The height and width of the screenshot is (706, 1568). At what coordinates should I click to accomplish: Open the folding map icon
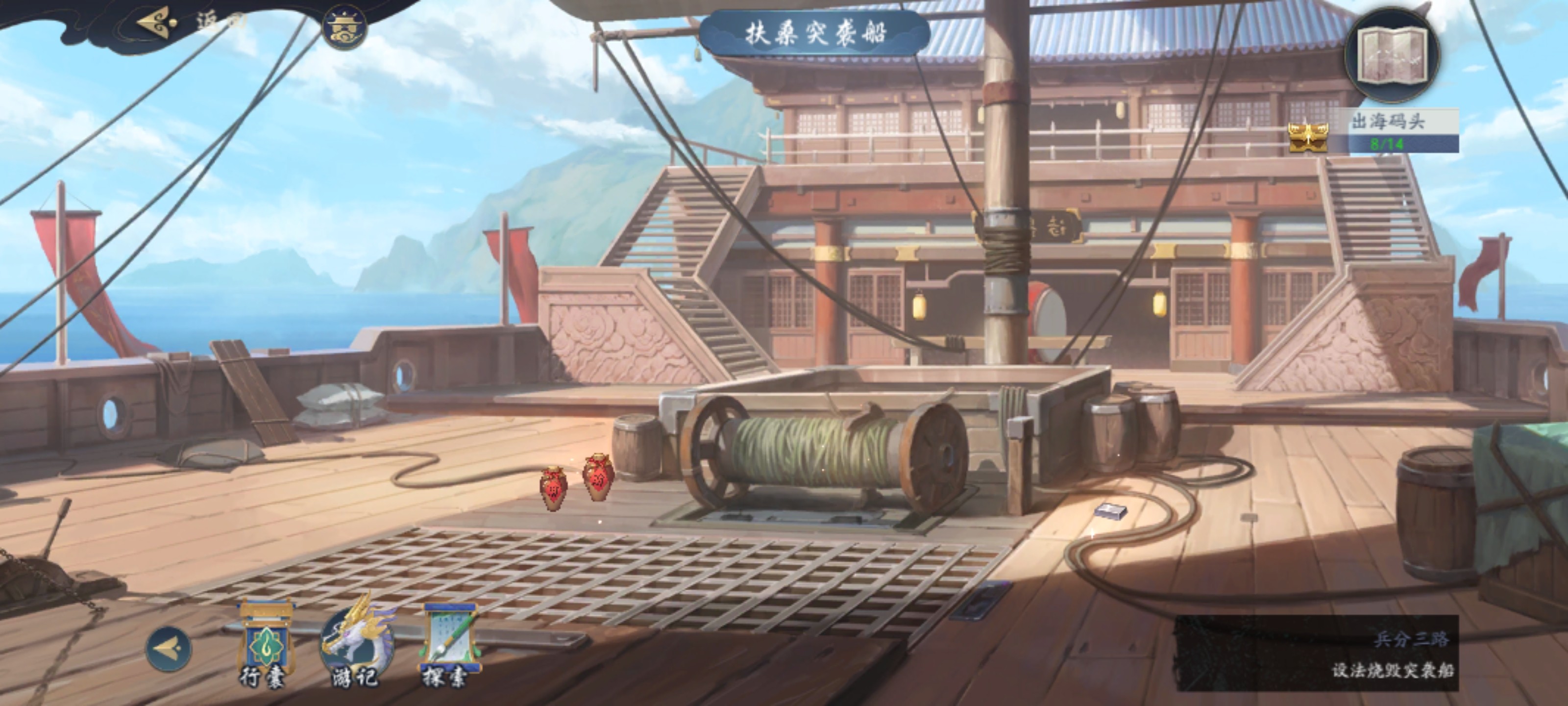(1392, 54)
